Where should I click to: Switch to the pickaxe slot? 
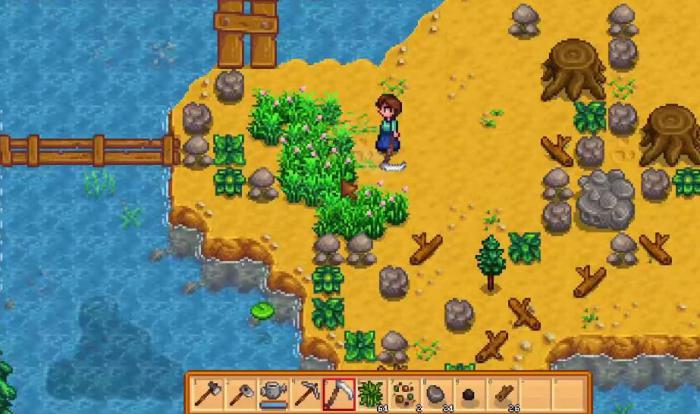(x=306, y=393)
